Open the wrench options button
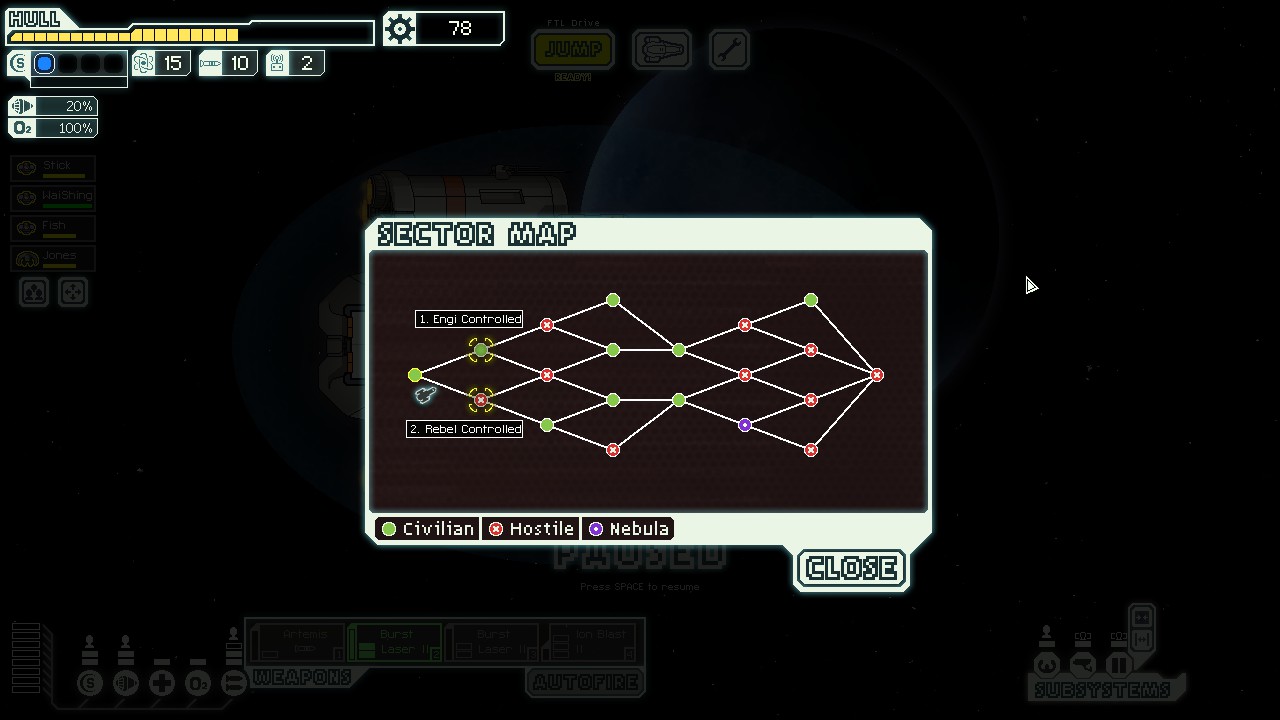Screen dimensions: 1280x720 pyautogui.click(x=729, y=49)
